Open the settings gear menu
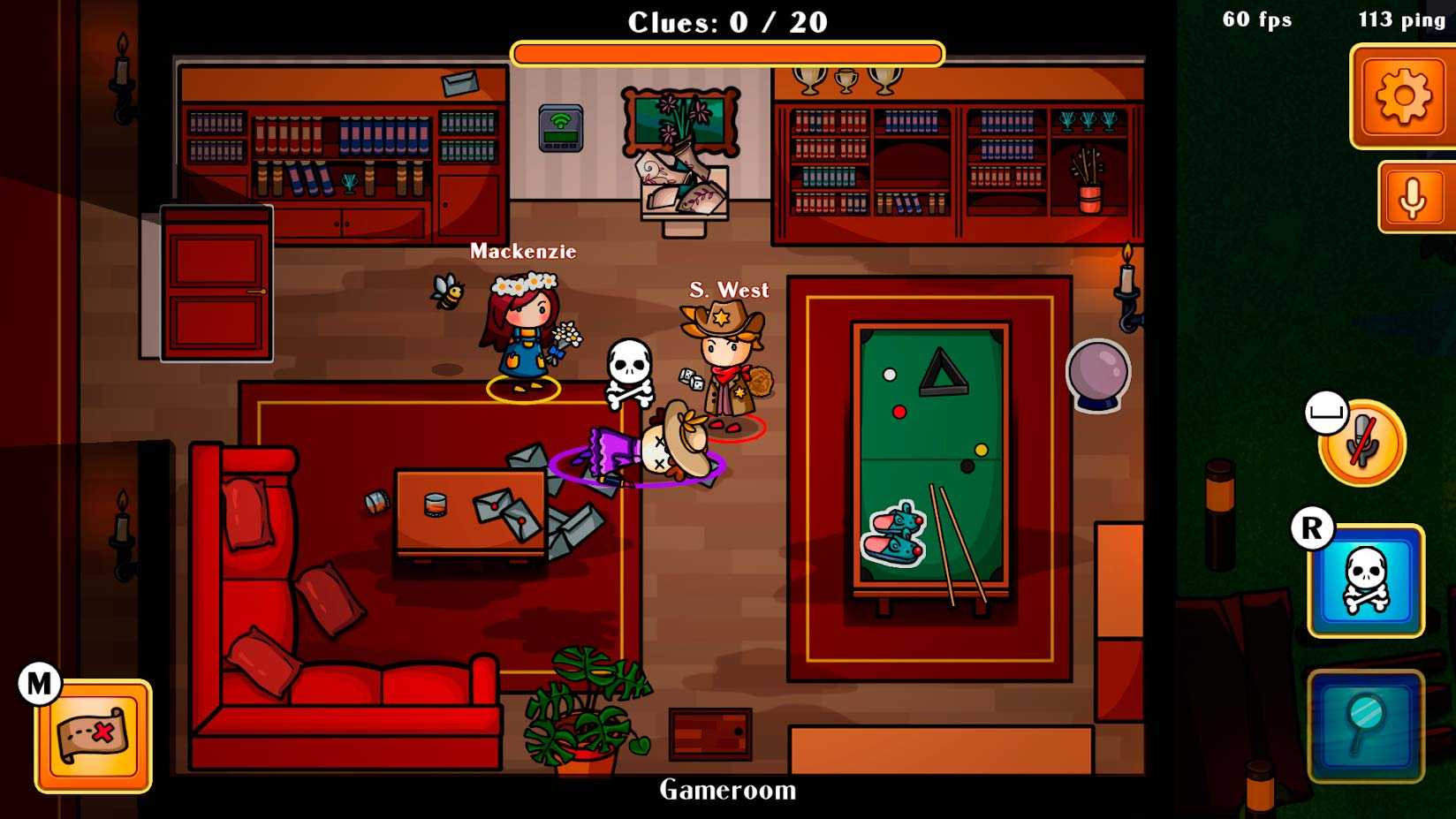Image resolution: width=1456 pixels, height=819 pixels. coord(1401,95)
